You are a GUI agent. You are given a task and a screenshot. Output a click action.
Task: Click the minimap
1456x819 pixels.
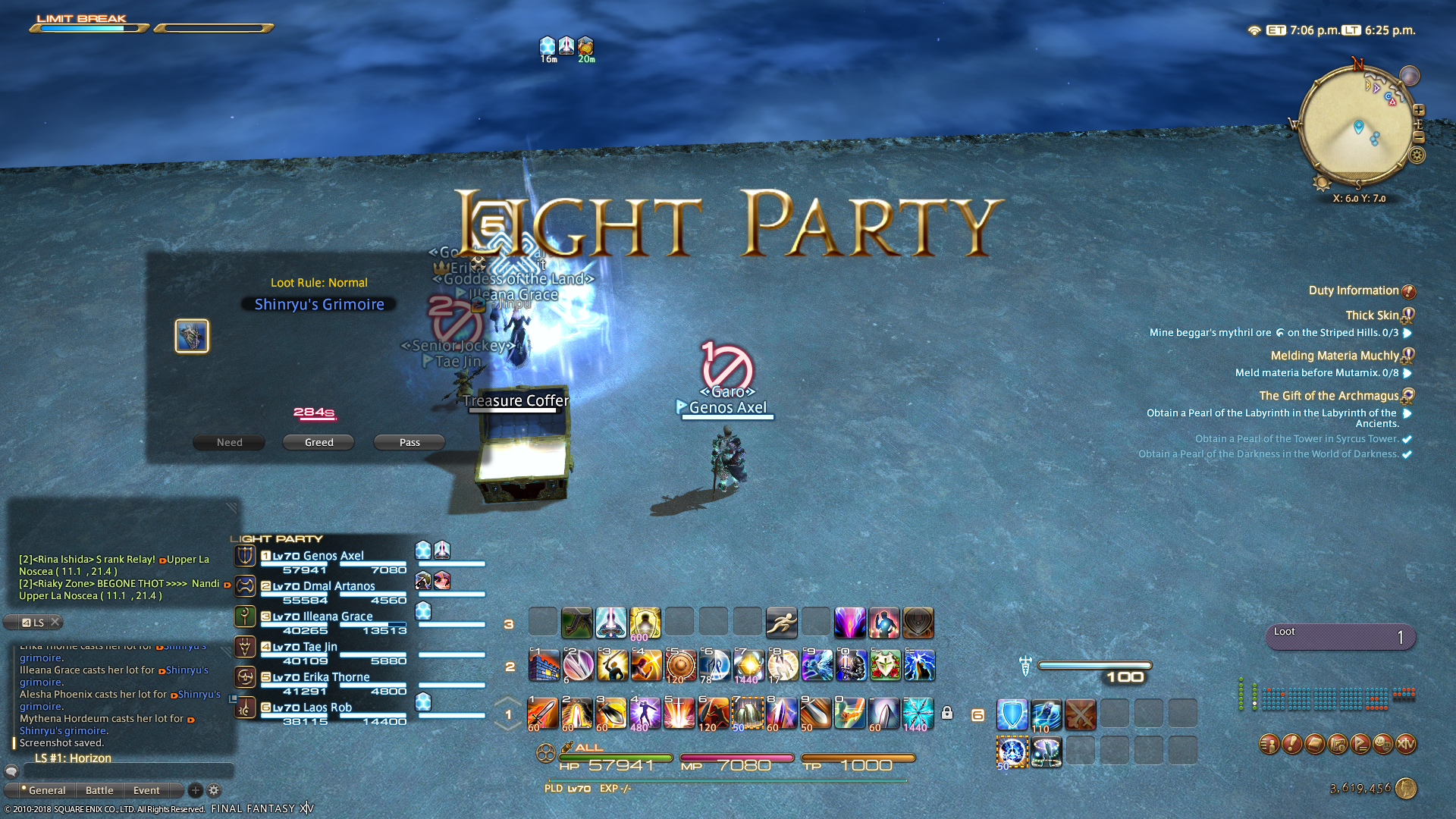click(1356, 125)
